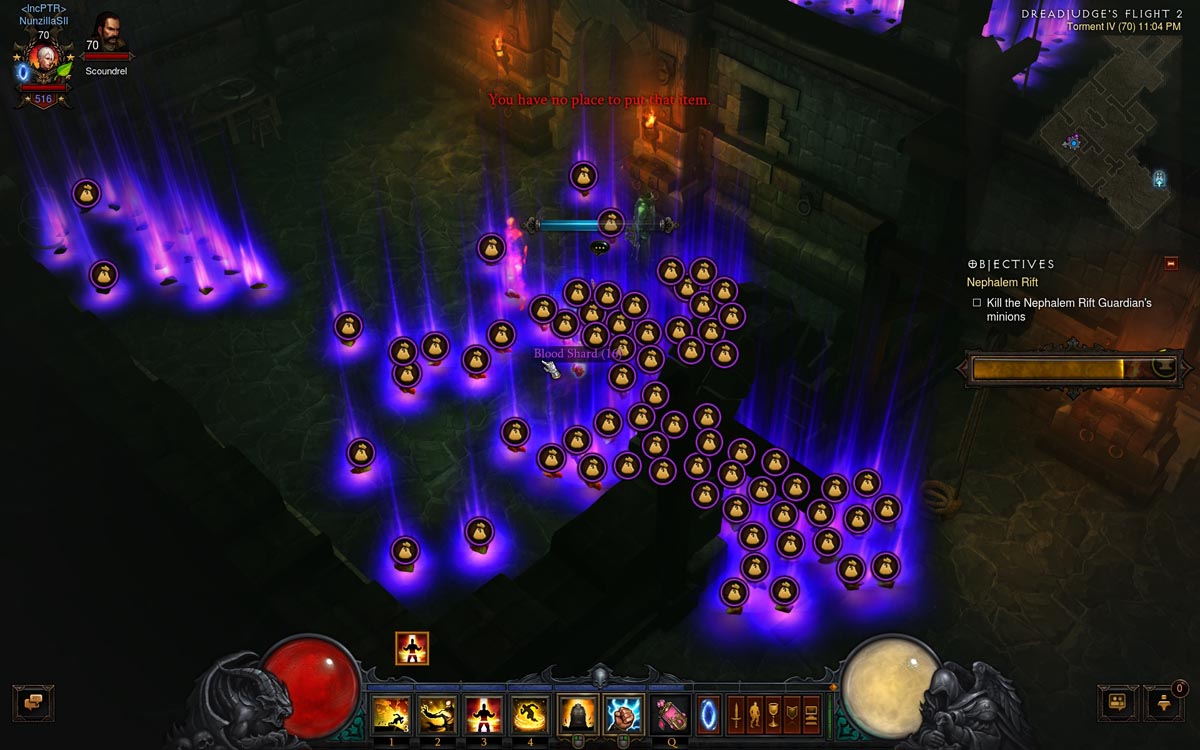Image resolution: width=1200 pixels, height=750 pixels.
Task: Open the chat speech bubble button
Action: [x=33, y=702]
